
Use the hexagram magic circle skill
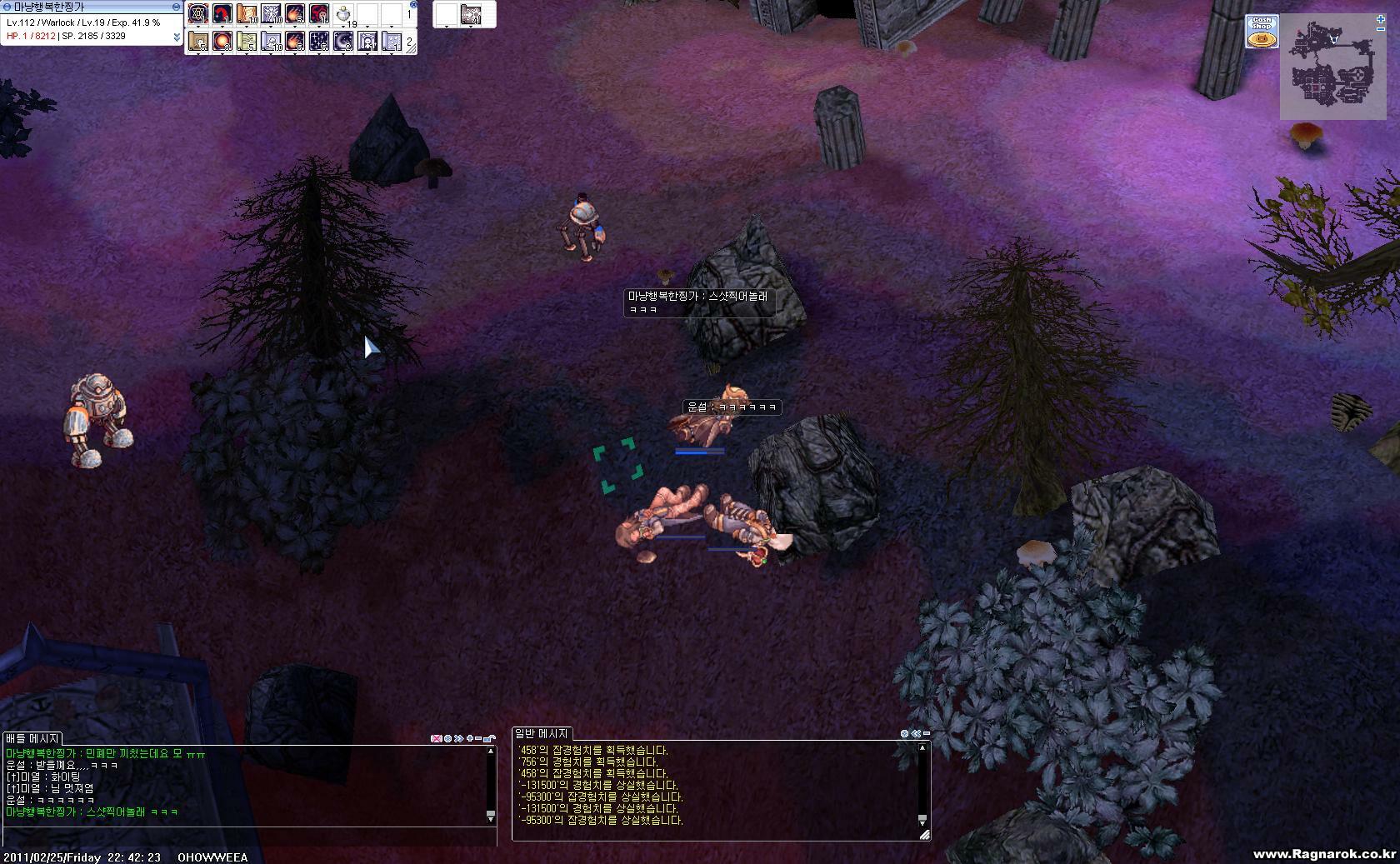197,14
